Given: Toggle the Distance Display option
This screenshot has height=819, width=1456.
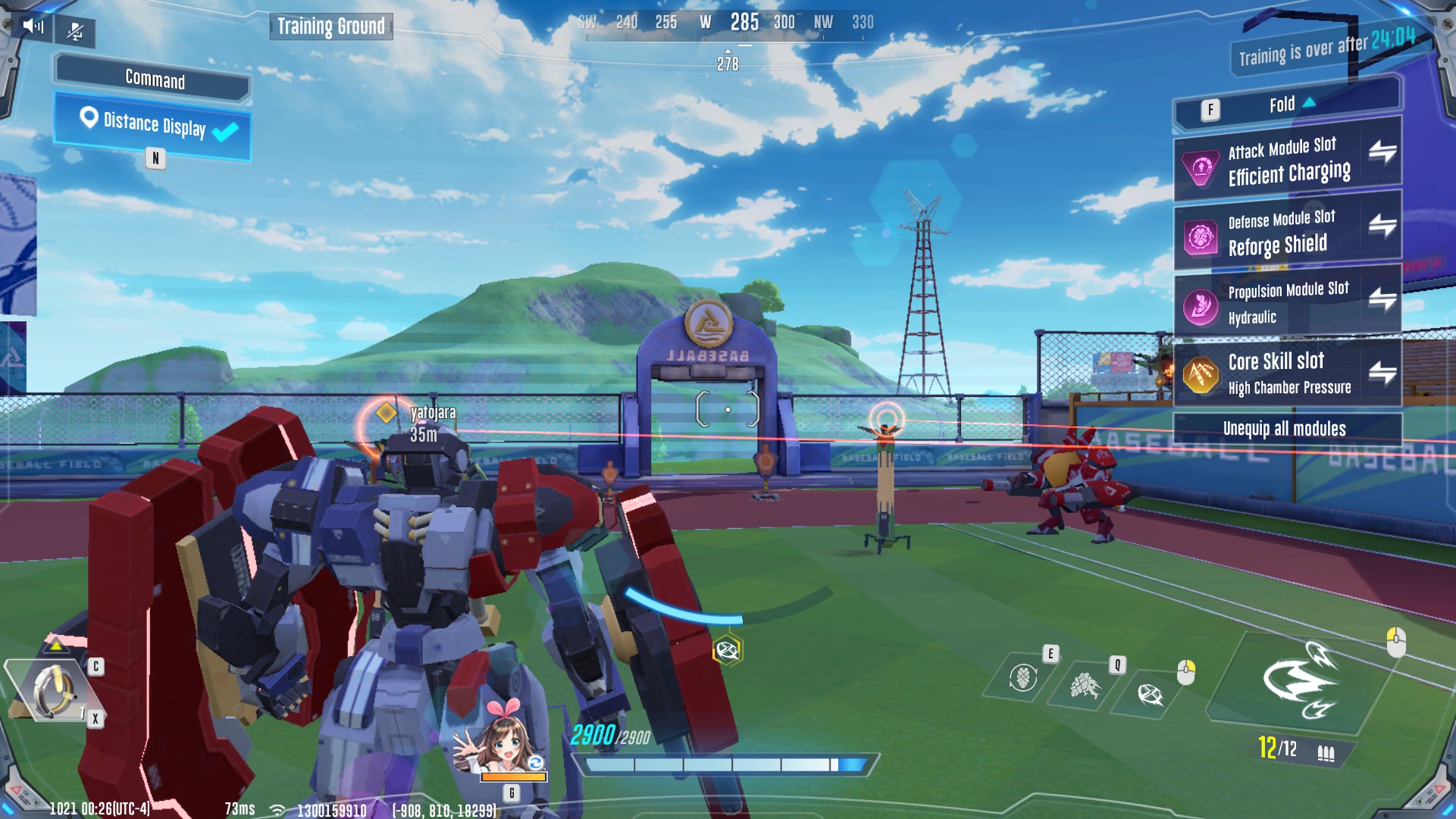Looking at the screenshot, I should tap(154, 126).
